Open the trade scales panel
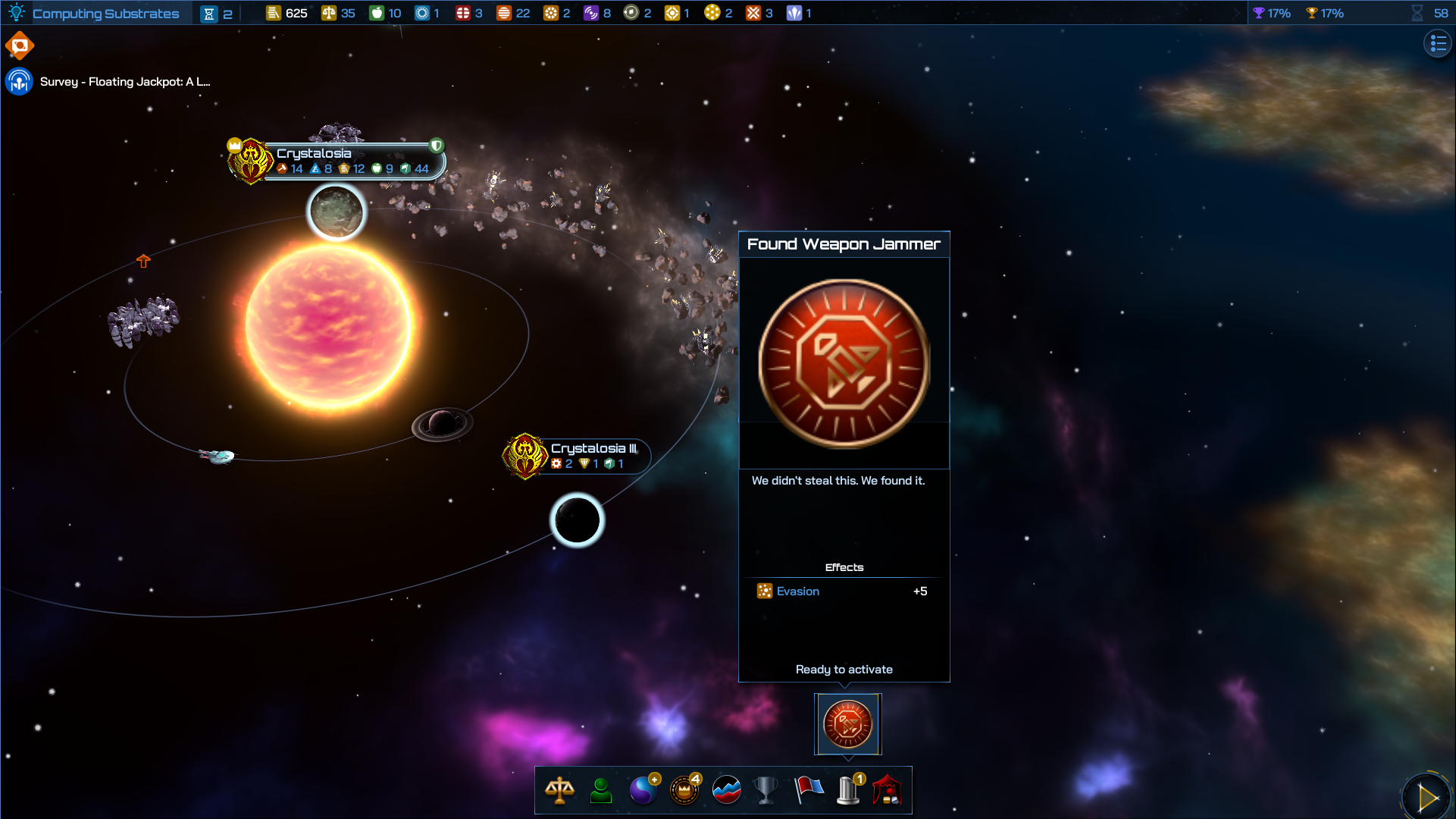The width and height of the screenshot is (1456, 819). [559, 790]
